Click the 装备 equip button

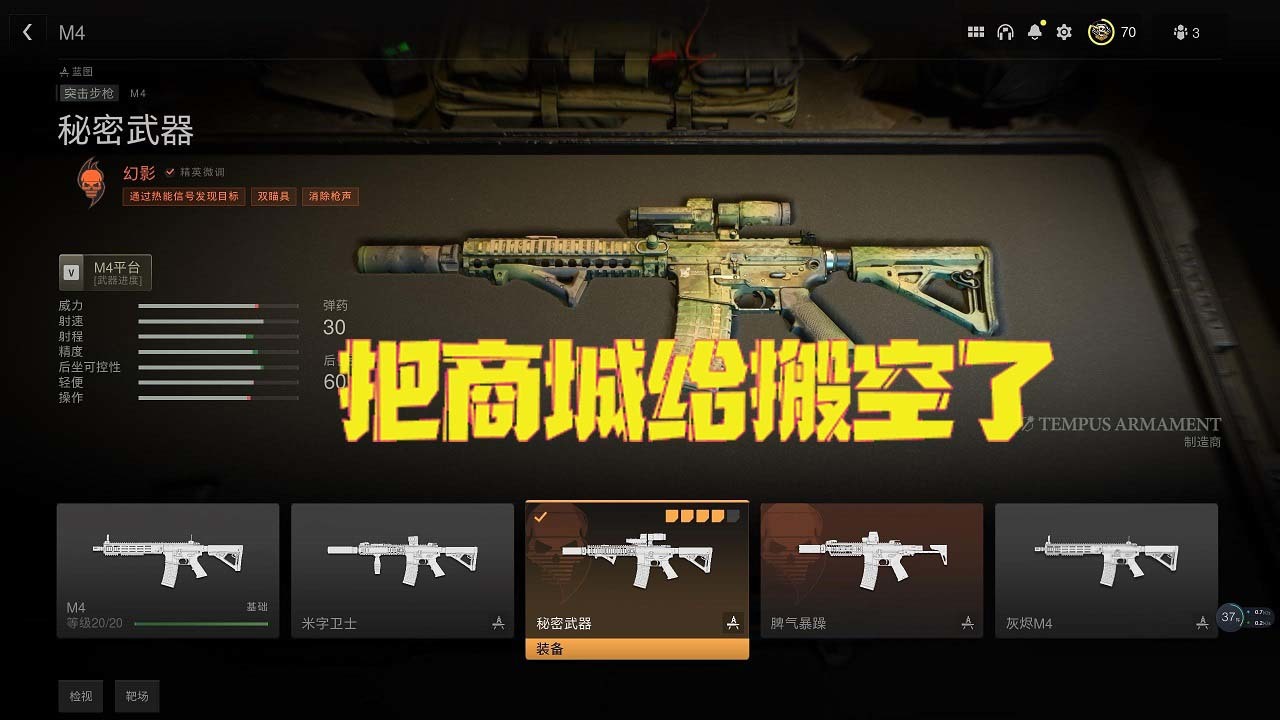click(637, 651)
